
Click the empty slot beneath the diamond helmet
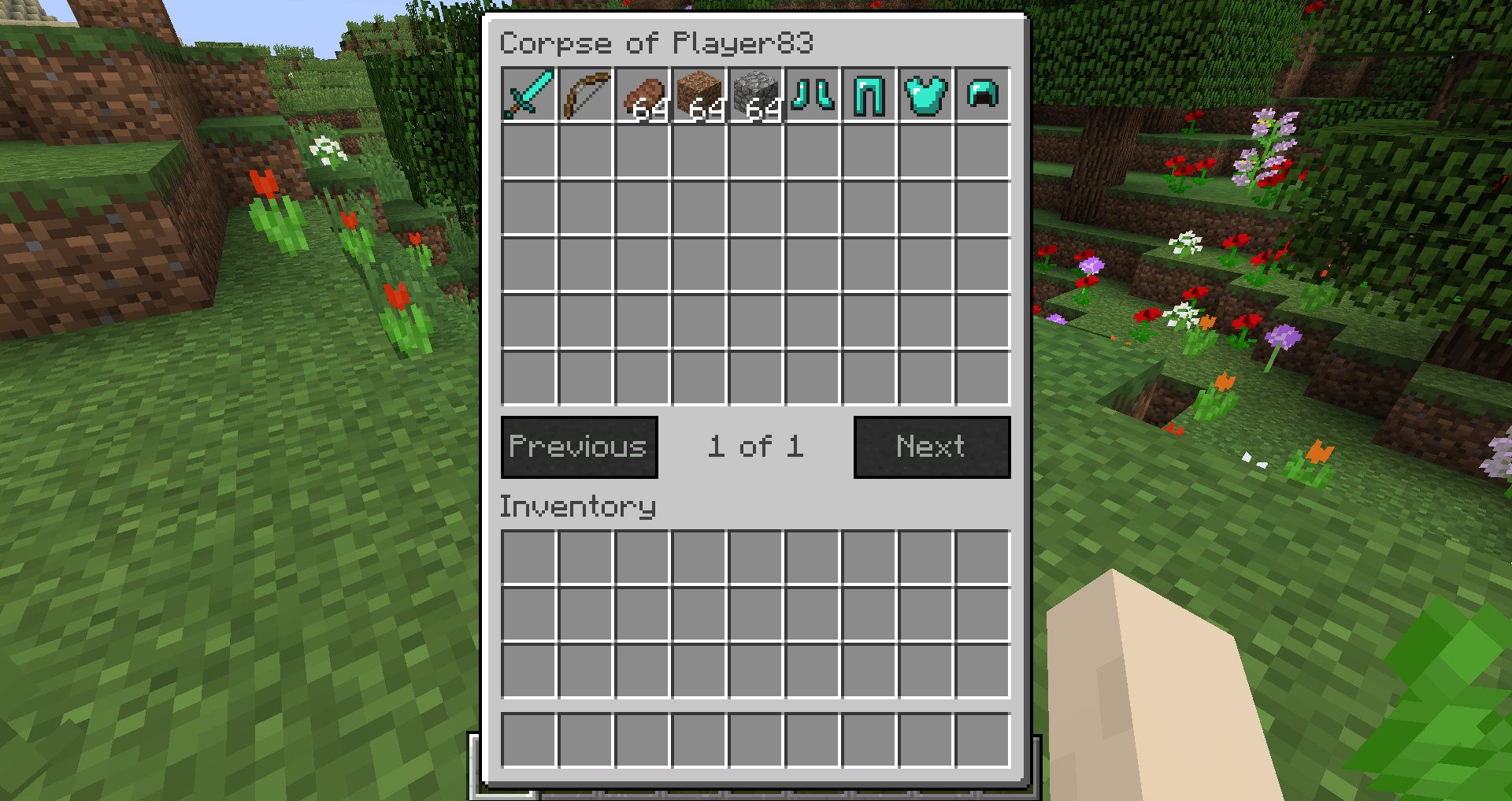coord(981,153)
